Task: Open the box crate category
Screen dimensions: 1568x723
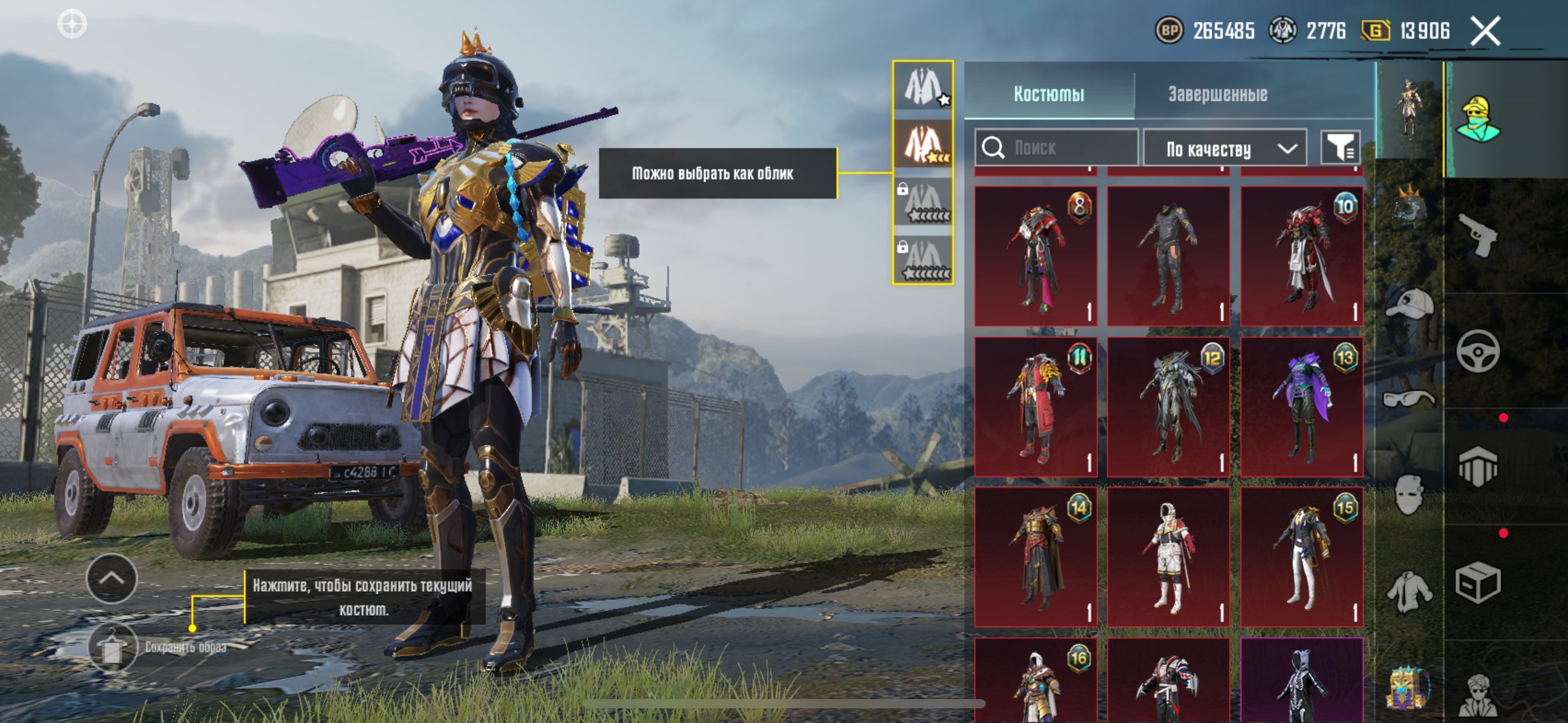Action: pyautogui.click(x=1478, y=583)
